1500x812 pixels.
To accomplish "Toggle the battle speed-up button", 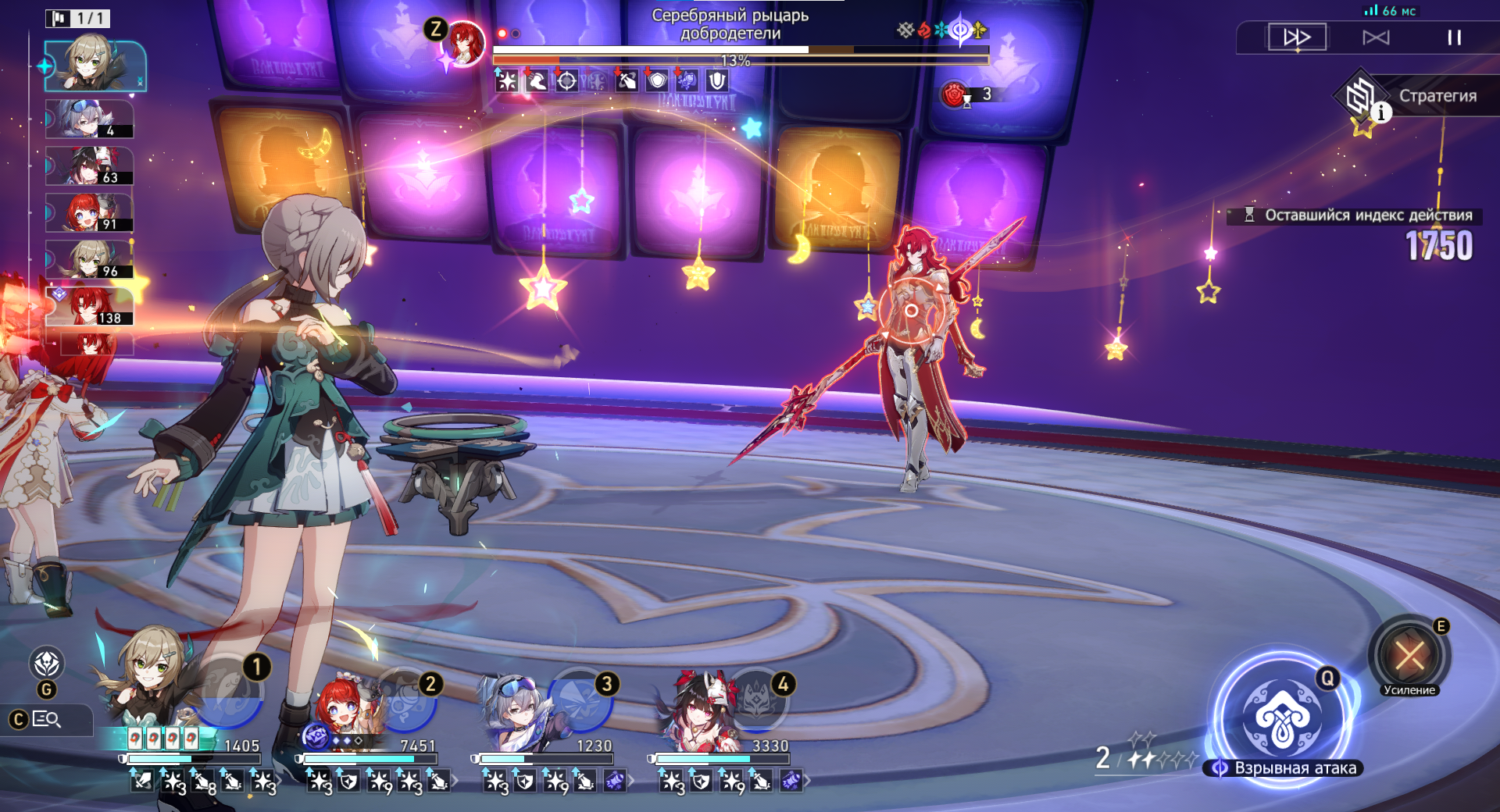I will 1296,37.
